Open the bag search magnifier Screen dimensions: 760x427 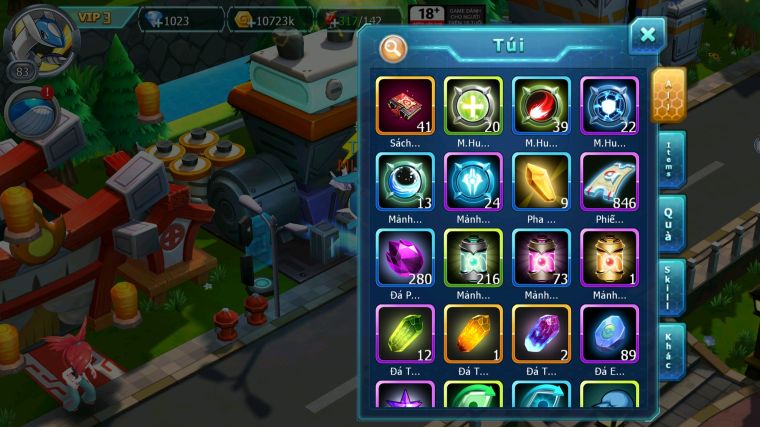pos(394,47)
